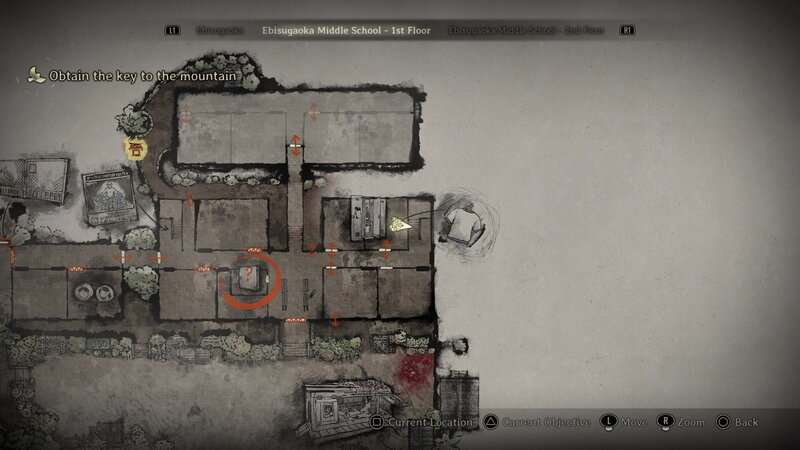The image size is (800, 450).
Task: Select the yellow shrine marker on the map
Action: click(134, 149)
